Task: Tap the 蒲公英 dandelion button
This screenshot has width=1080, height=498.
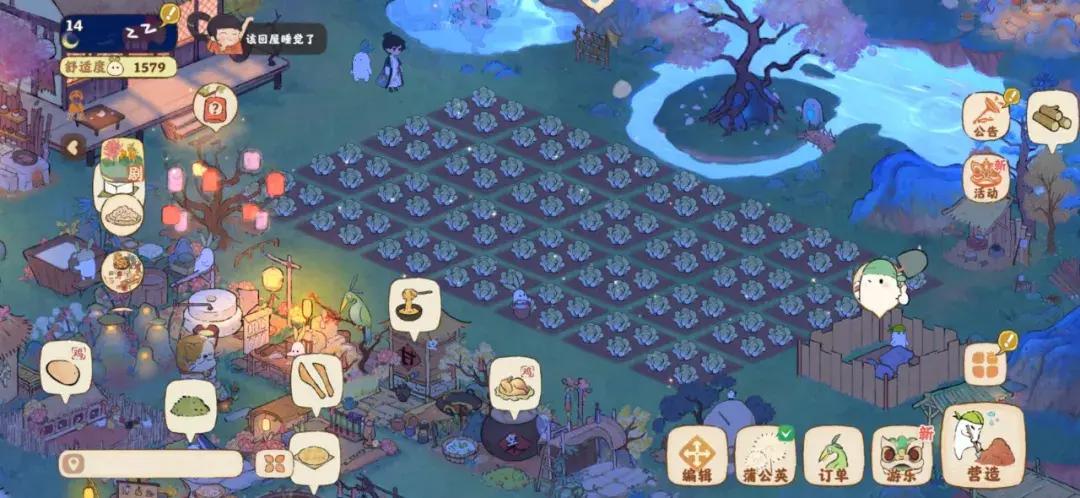Action: pos(765,454)
